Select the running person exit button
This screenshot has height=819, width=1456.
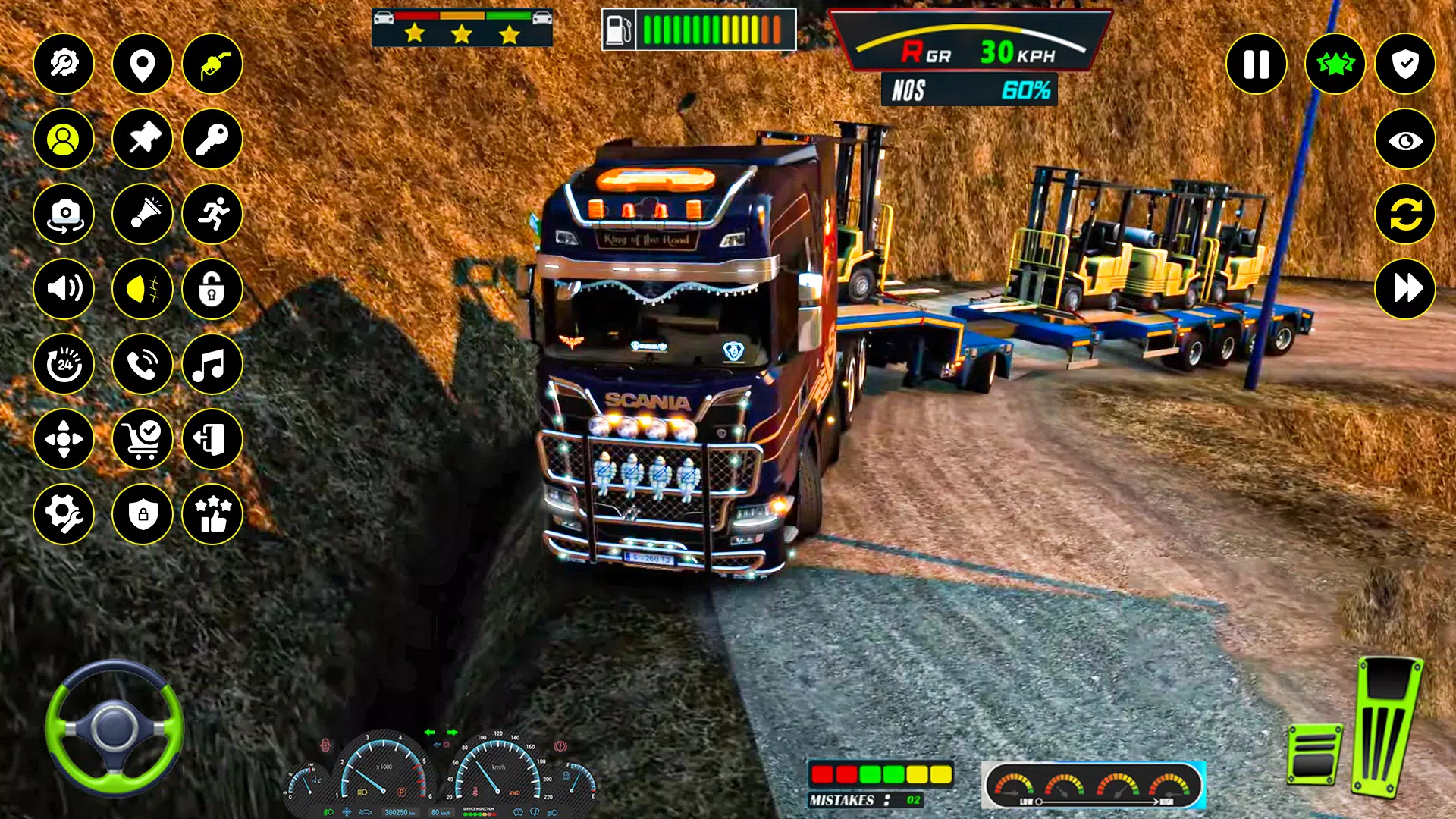tap(212, 214)
